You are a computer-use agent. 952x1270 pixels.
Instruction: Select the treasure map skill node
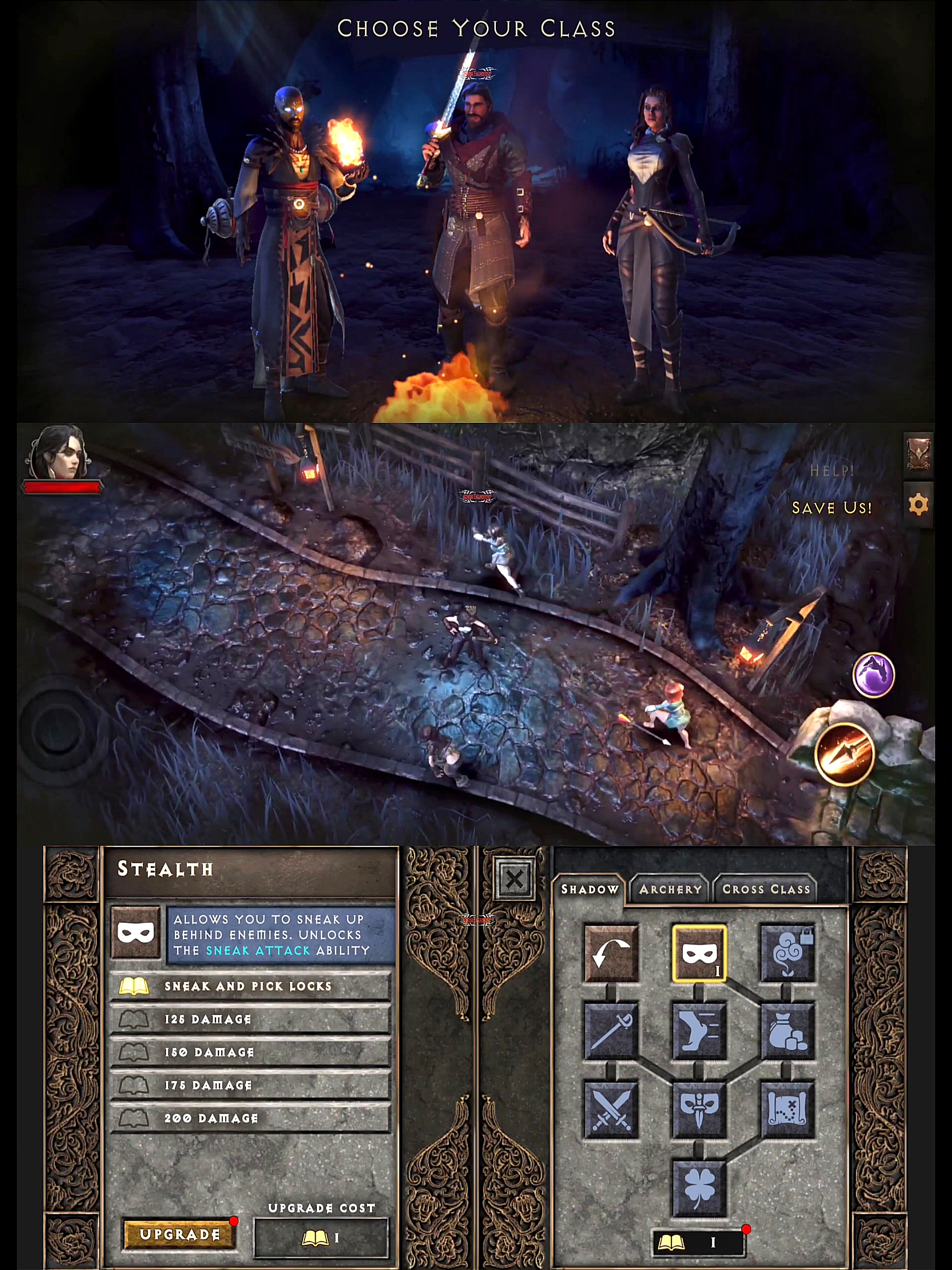[787, 1110]
